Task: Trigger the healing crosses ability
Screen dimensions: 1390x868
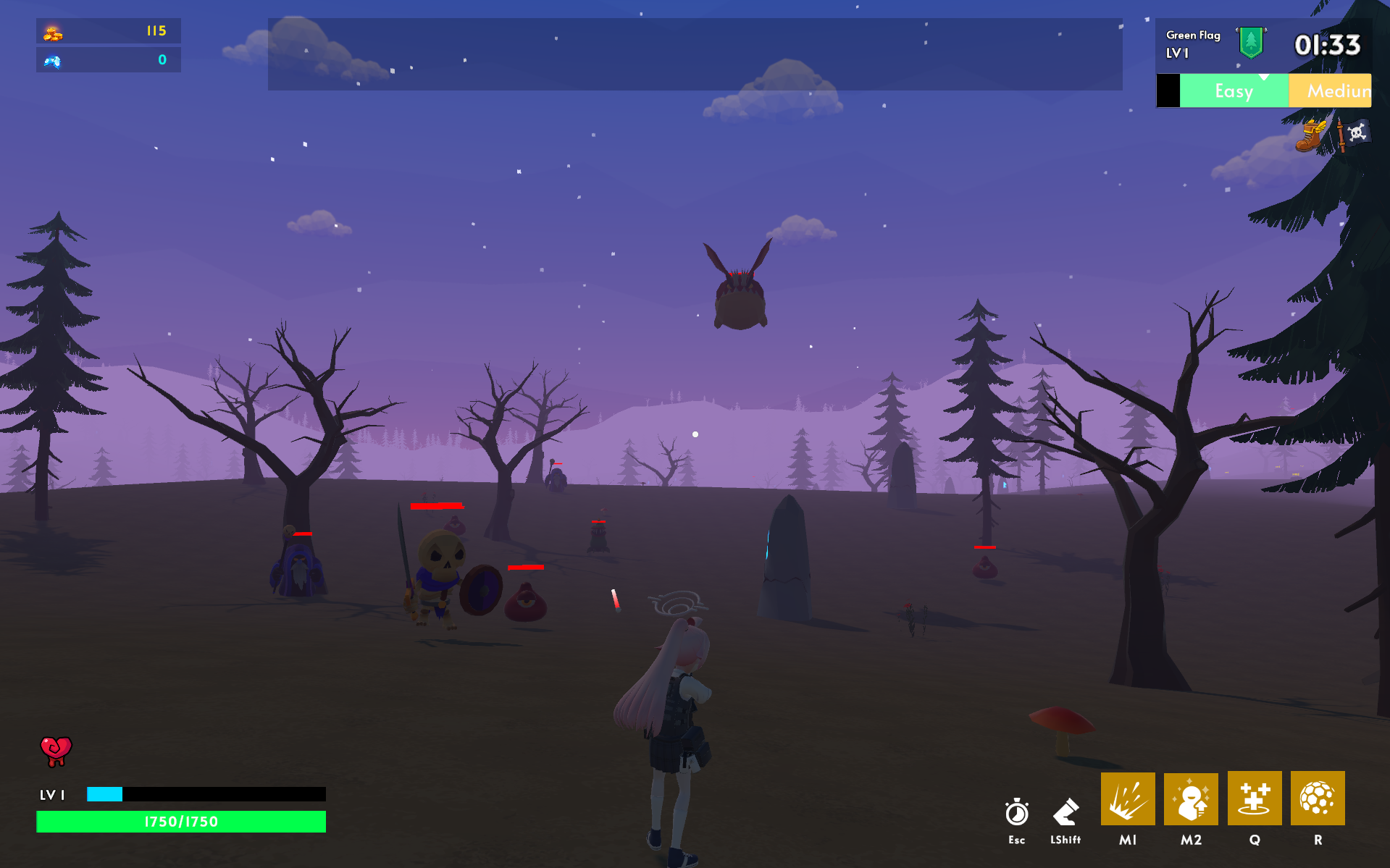Action: pos(1254,799)
